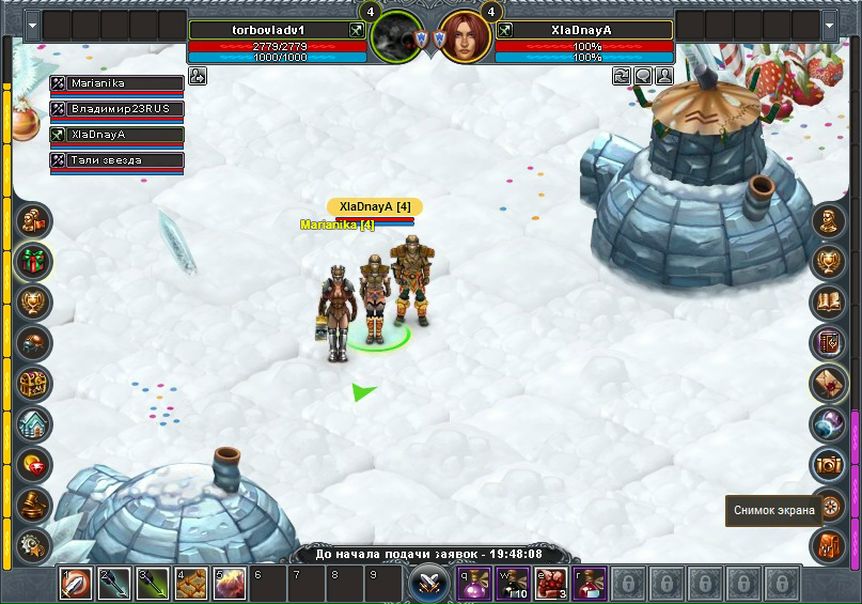Open the red gem and coin shop
The height and width of the screenshot is (604, 862).
(34, 464)
